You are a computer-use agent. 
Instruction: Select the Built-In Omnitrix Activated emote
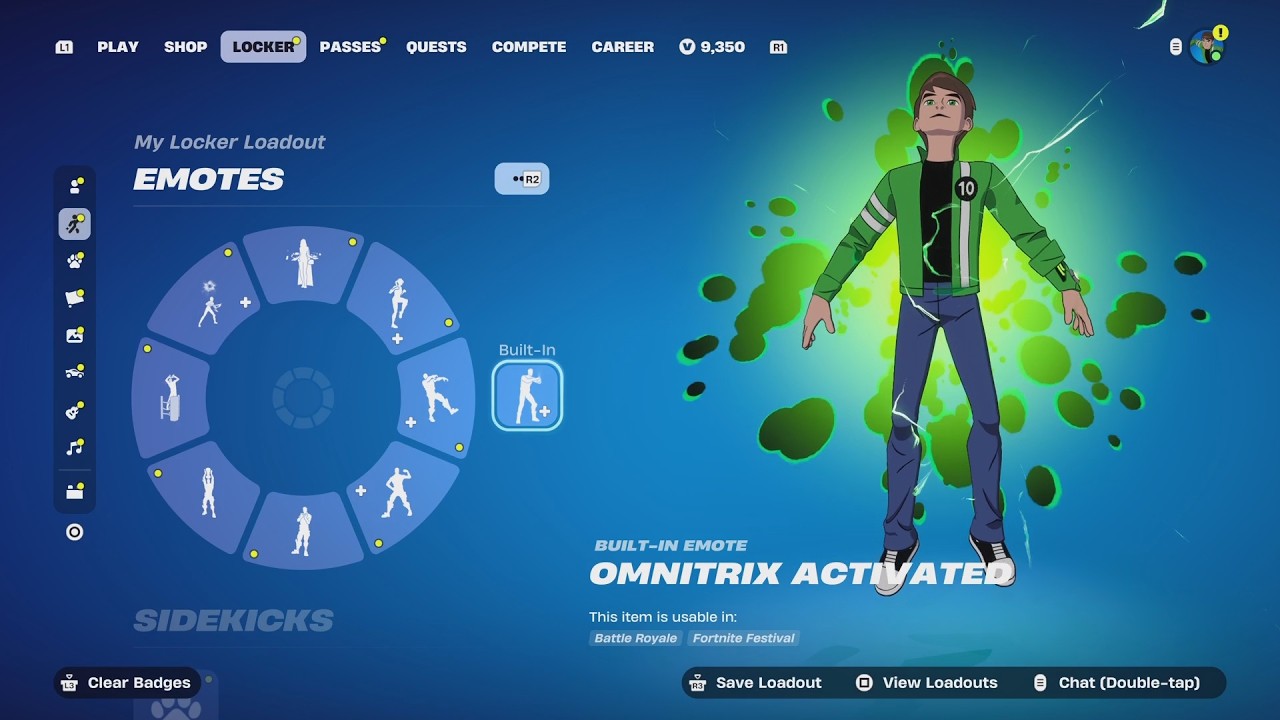527,396
